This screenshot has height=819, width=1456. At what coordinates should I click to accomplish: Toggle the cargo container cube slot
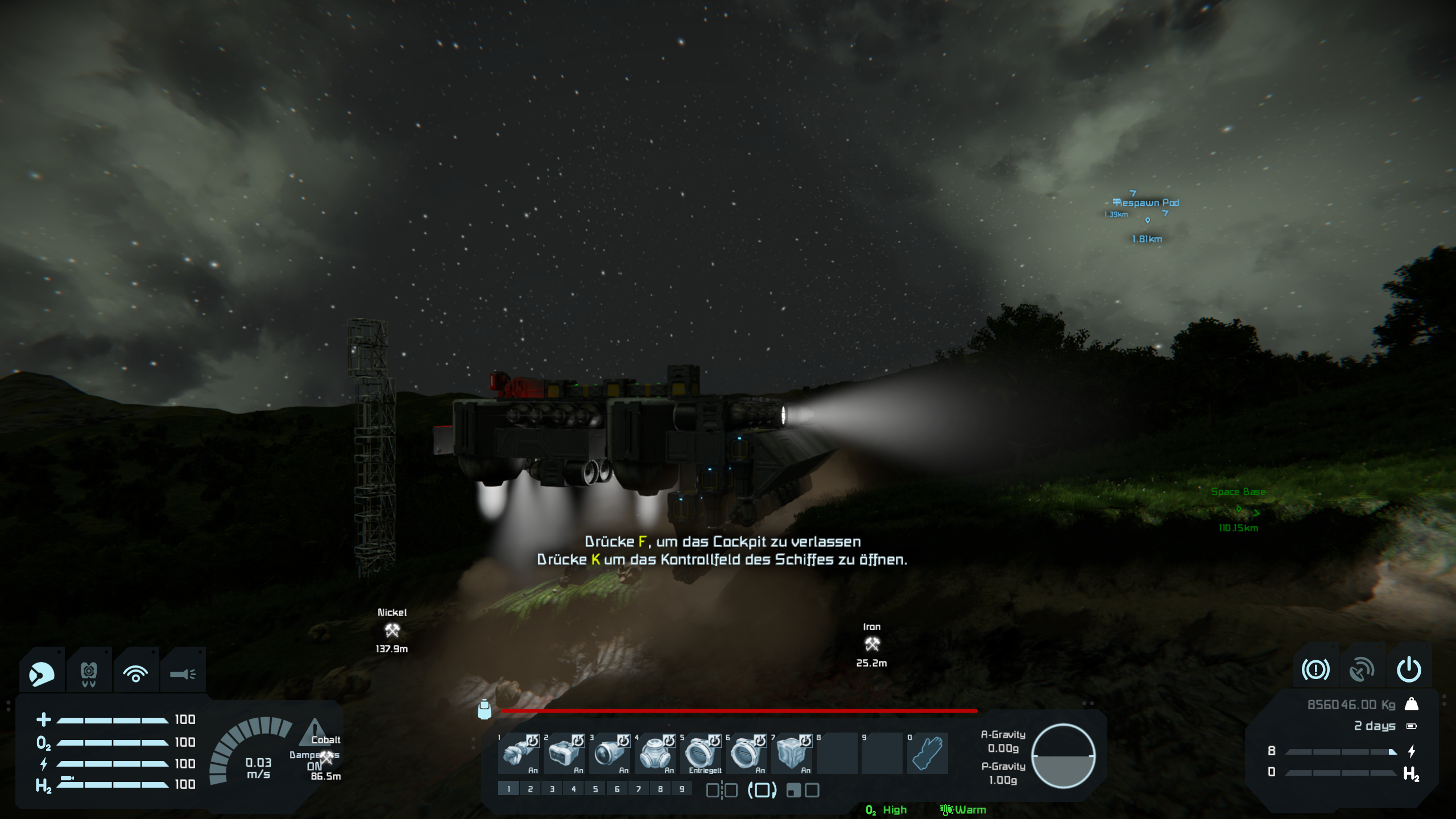[x=791, y=753]
